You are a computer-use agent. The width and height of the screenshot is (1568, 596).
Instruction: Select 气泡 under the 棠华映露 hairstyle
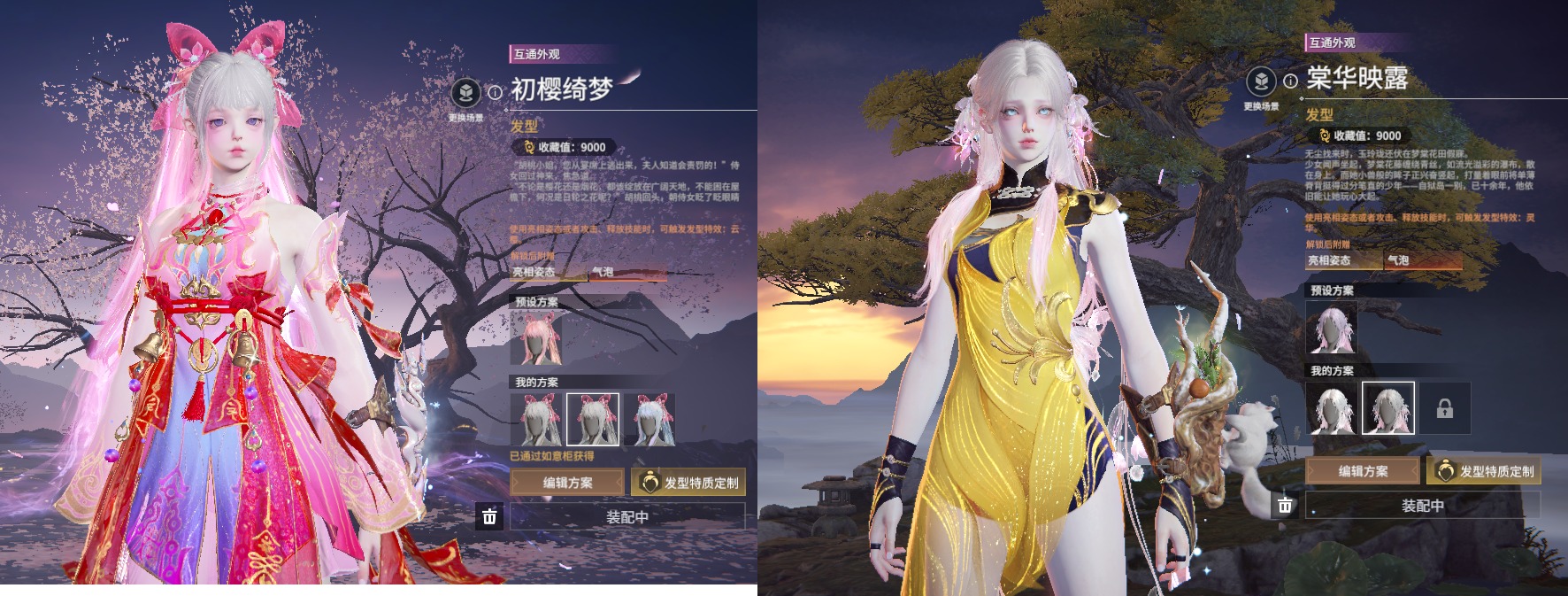click(x=1423, y=260)
